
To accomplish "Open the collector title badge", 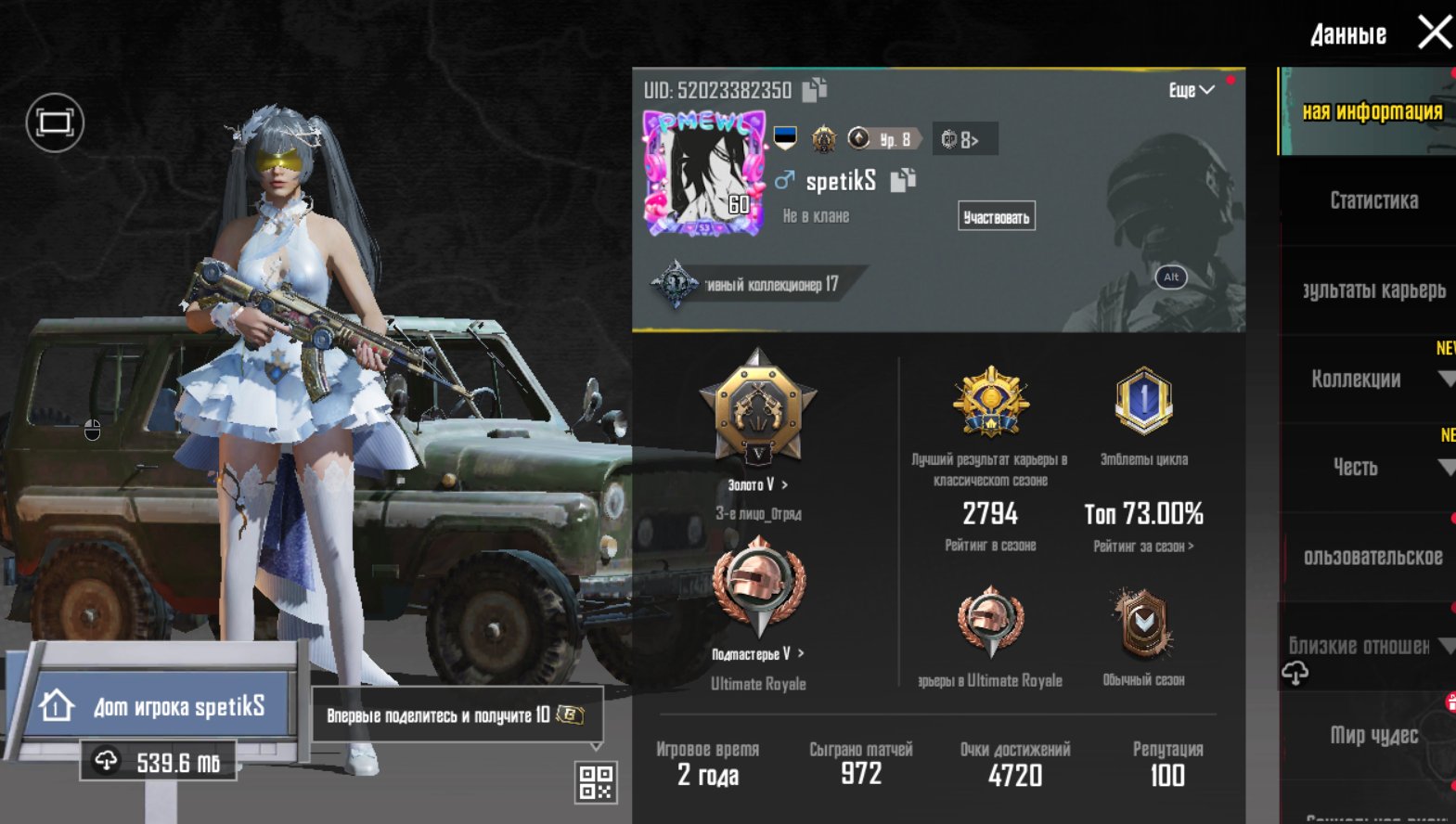I will [756, 285].
